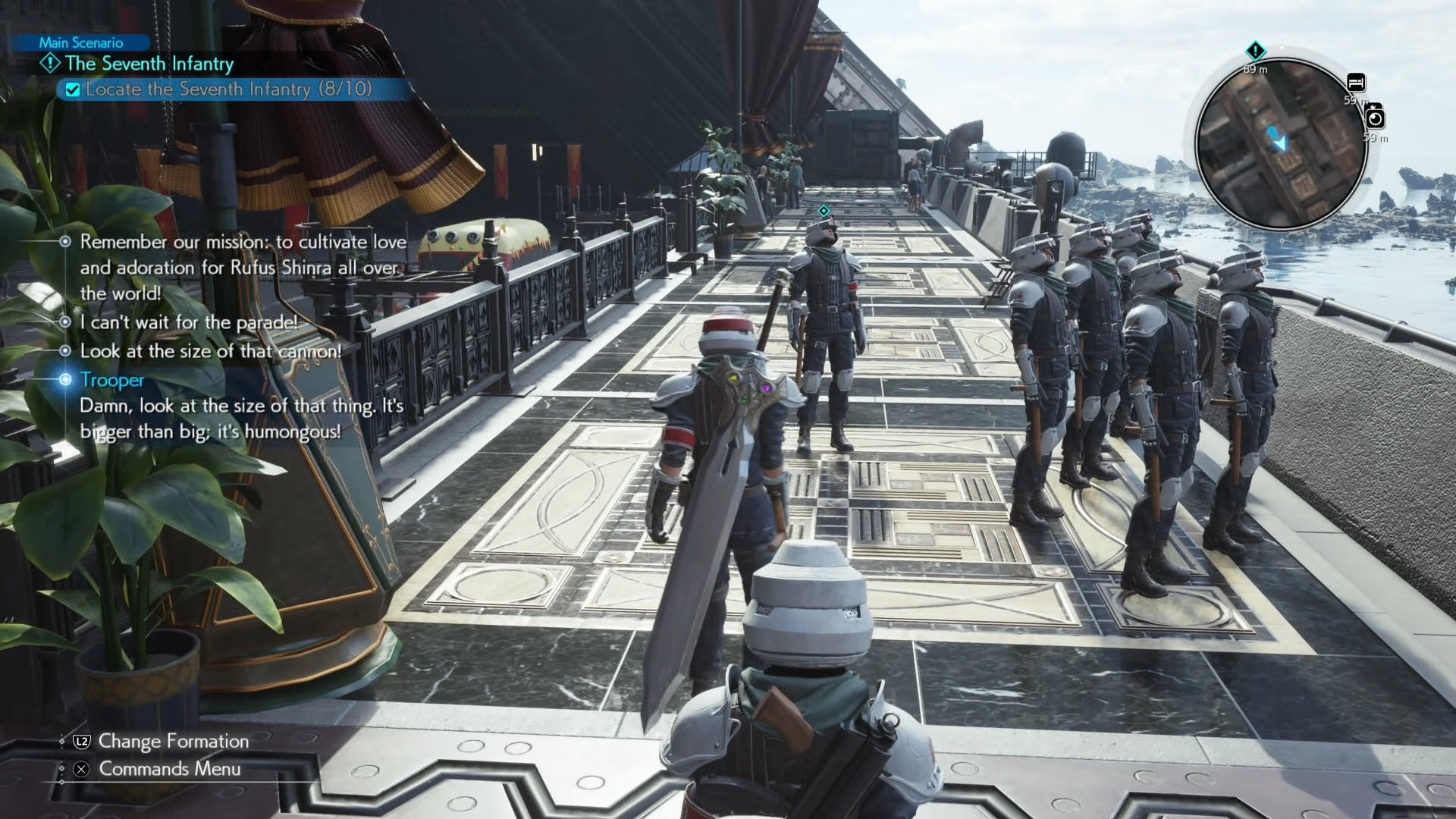Select the camera photo-spot marker

click(x=1374, y=118)
